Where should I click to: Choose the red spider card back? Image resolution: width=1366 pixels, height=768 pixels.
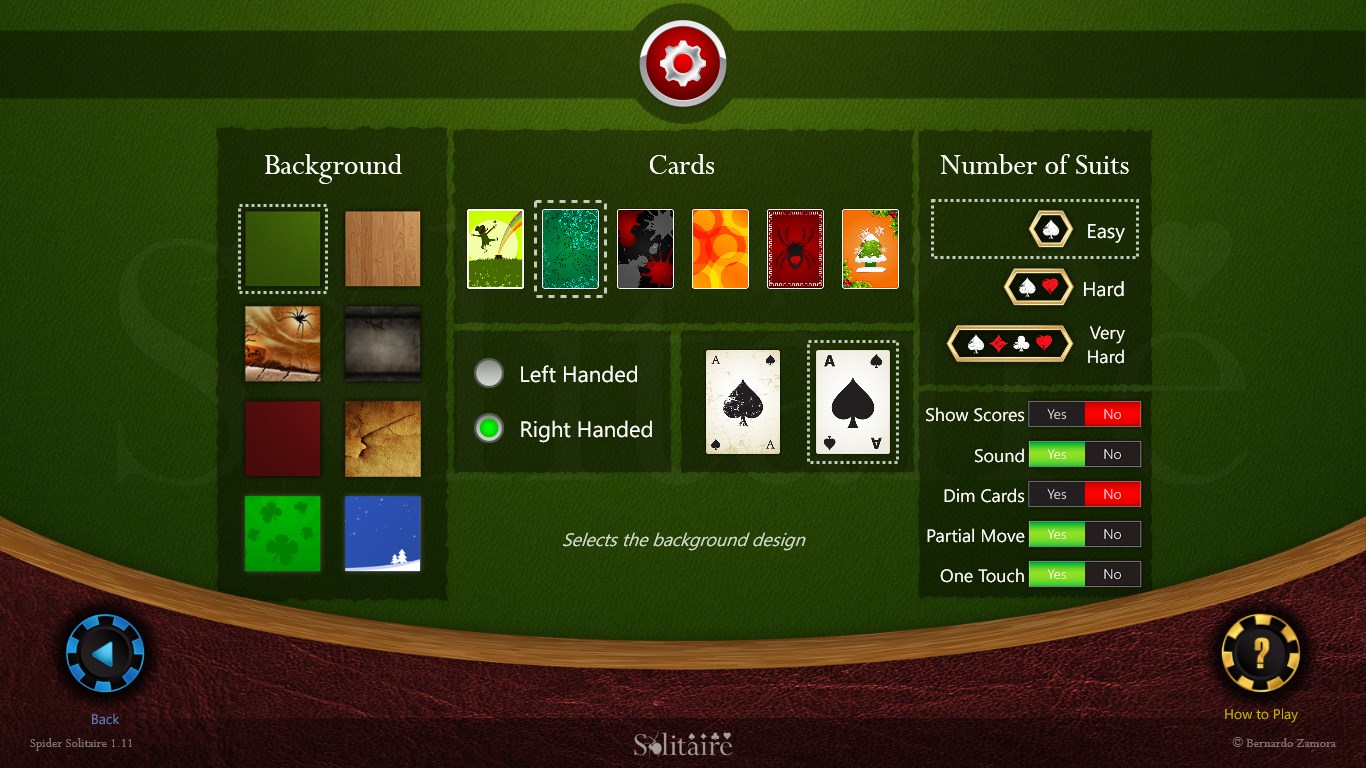795,248
